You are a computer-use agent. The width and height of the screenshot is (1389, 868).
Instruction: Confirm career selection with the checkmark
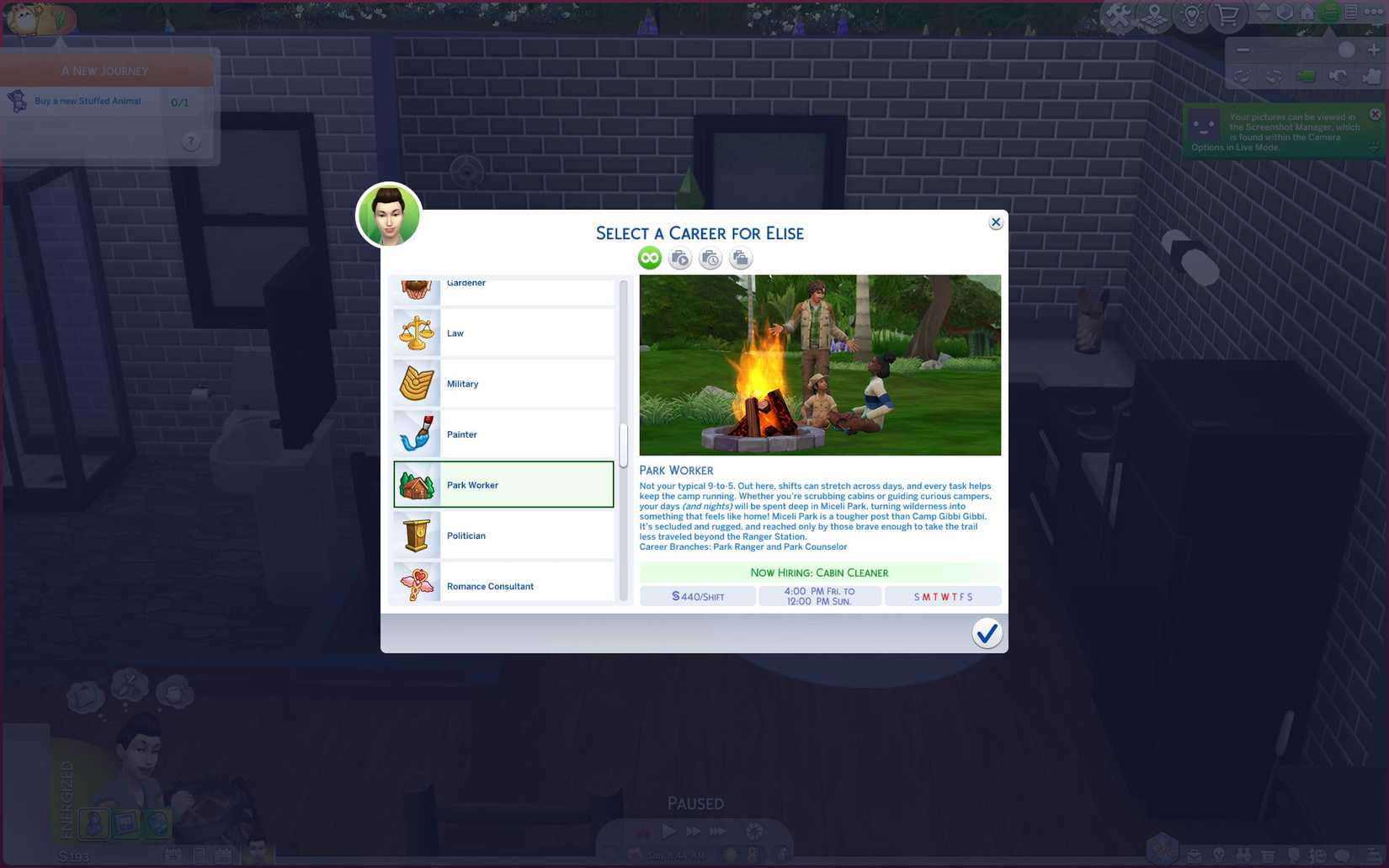[x=987, y=632]
